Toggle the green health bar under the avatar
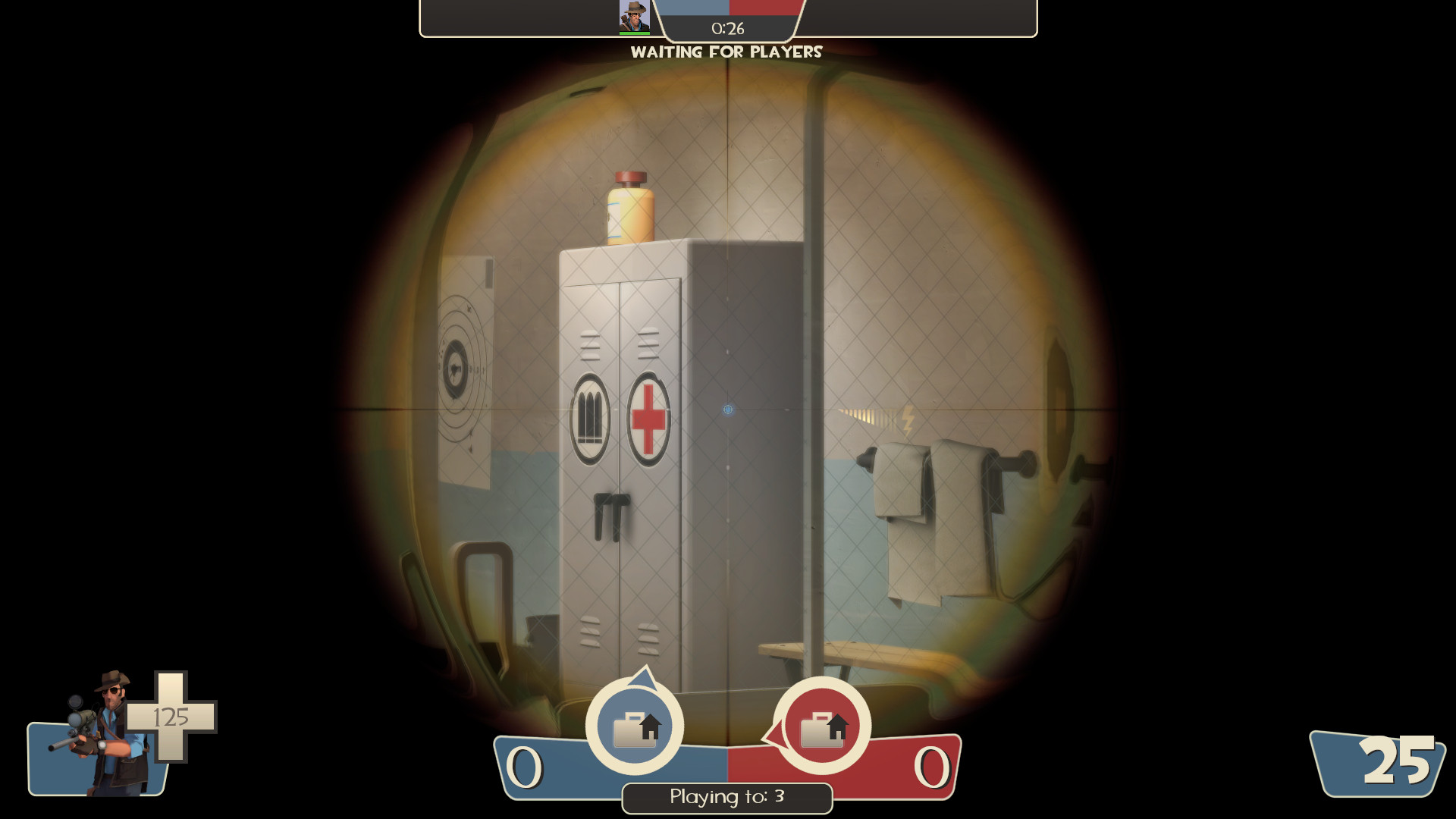Image resolution: width=1456 pixels, height=819 pixels. (x=635, y=33)
